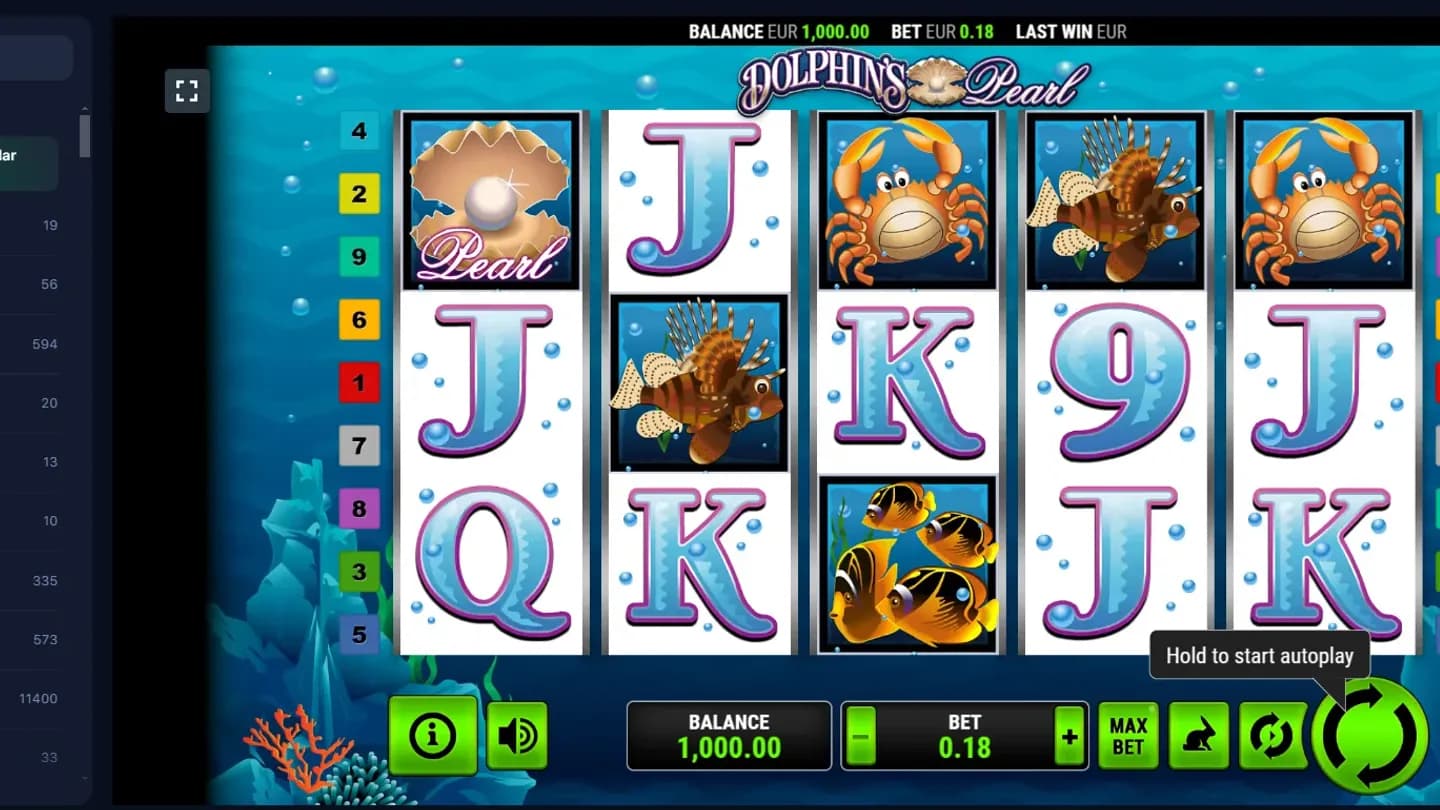Viewport: 1440px width, 810px height.
Task: Toggle payline number 5 marker
Action: click(x=360, y=634)
